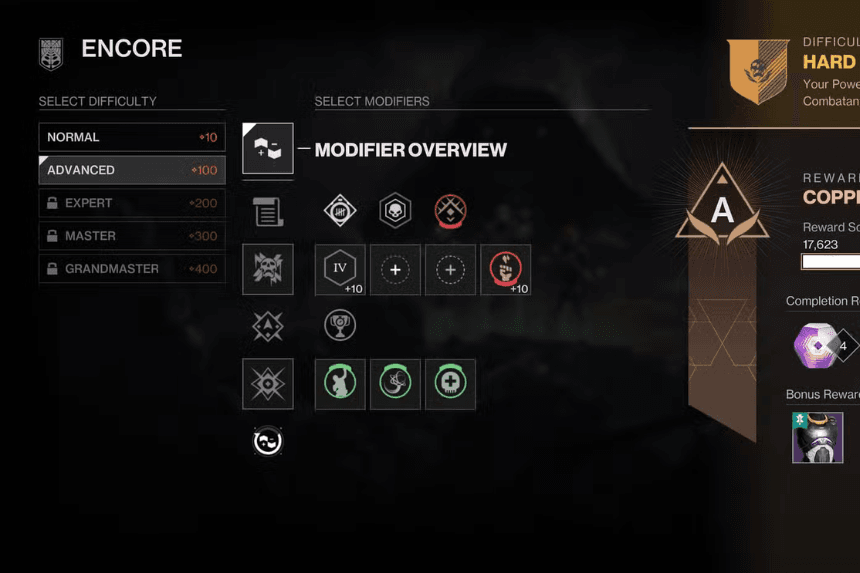Select the locked Expert difficulty
The height and width of the screenshot is (573, 860).
(x=131, y=203)
